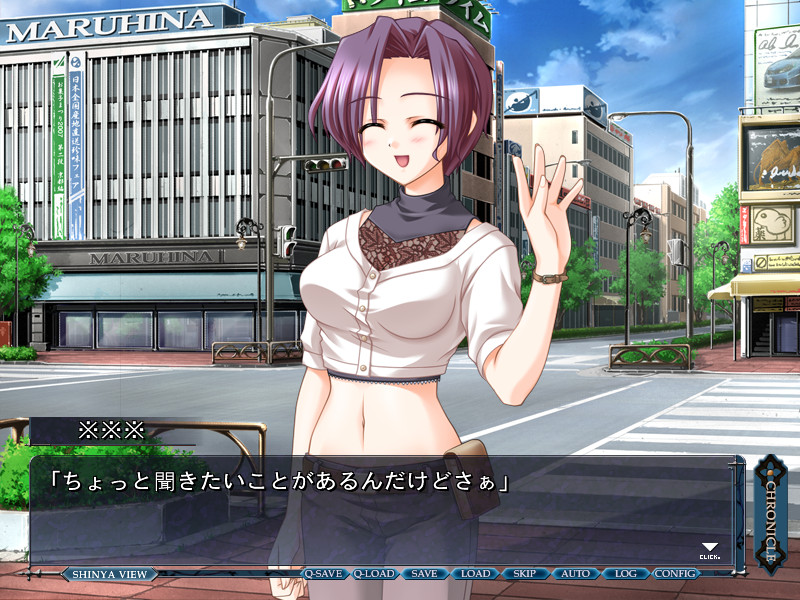Quick load with Q-LOAD
This screenshot has width=800, height=600.
coord(375,574)
